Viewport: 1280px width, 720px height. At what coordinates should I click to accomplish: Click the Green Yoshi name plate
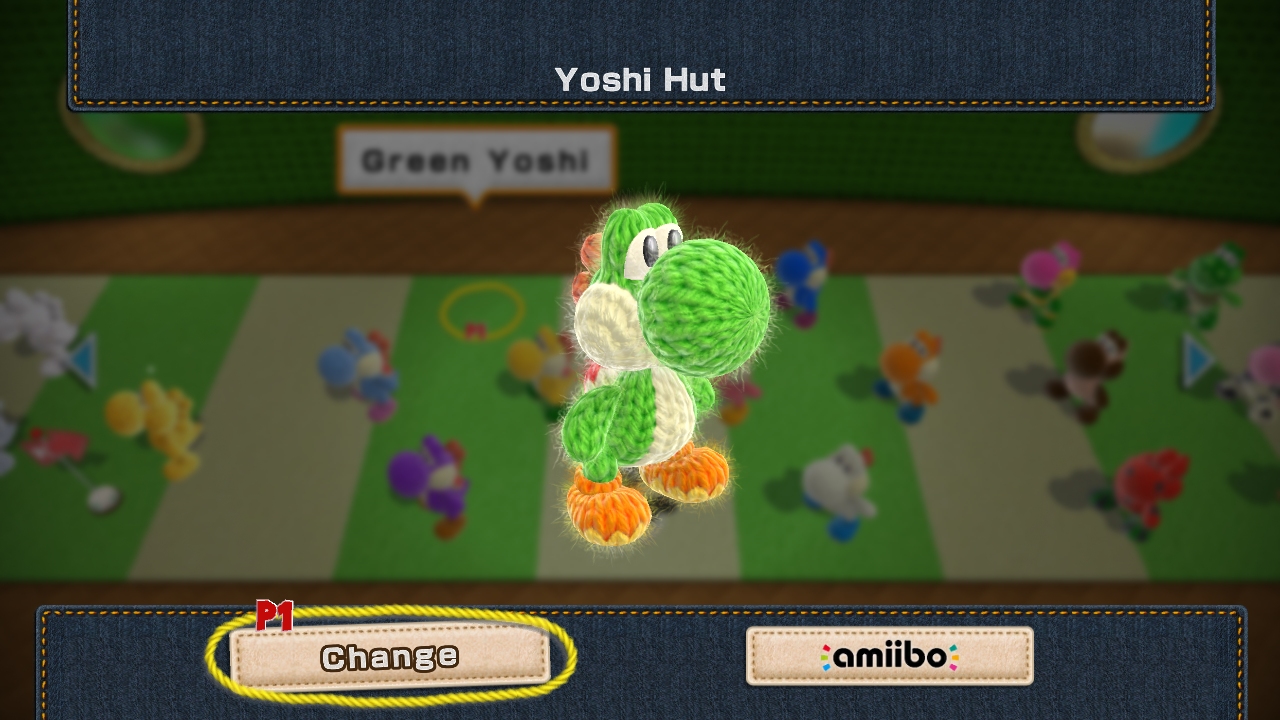[x=475, y=158]
